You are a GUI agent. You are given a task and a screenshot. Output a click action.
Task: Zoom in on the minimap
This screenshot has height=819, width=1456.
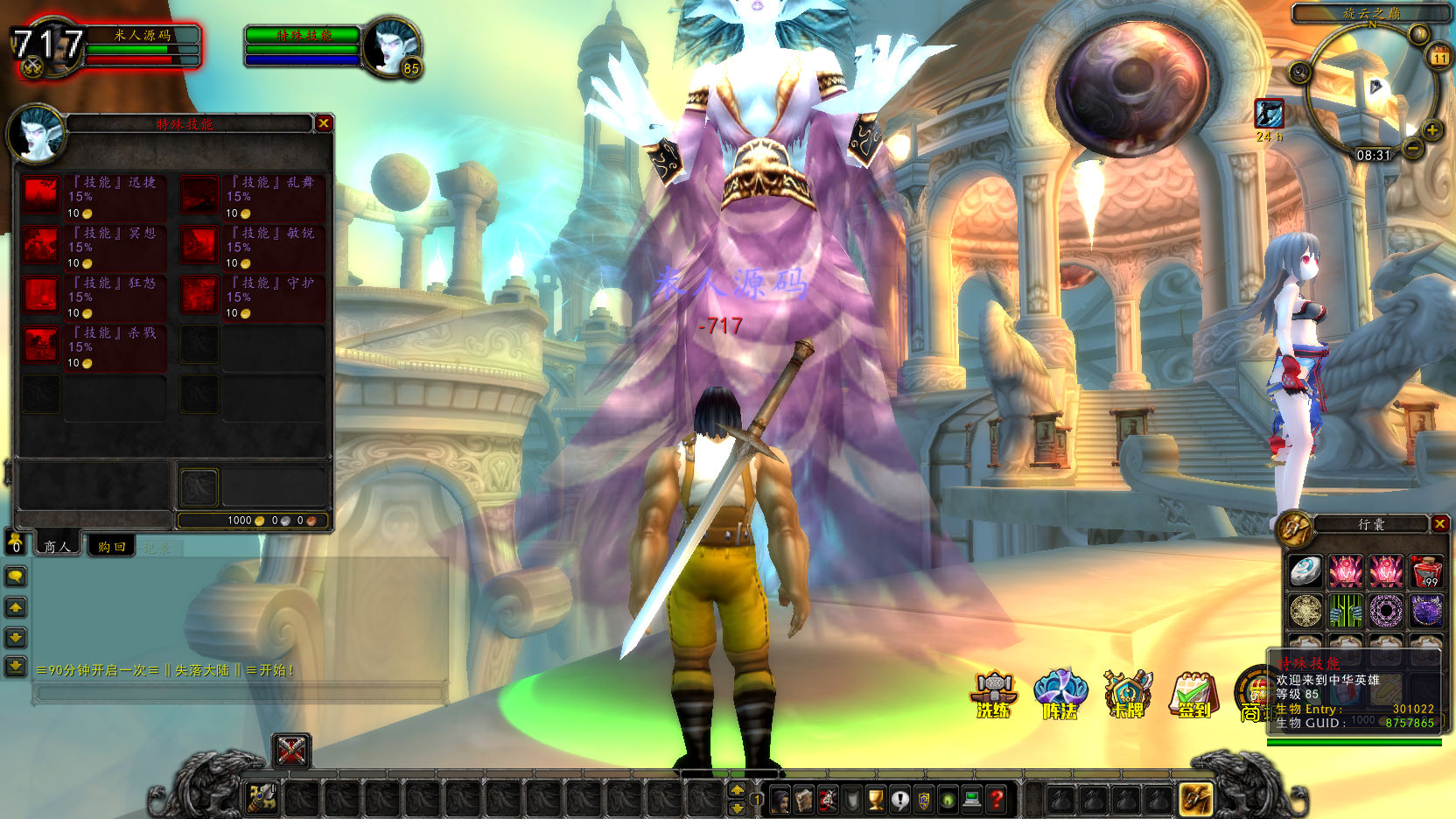tap(1432, 130)
